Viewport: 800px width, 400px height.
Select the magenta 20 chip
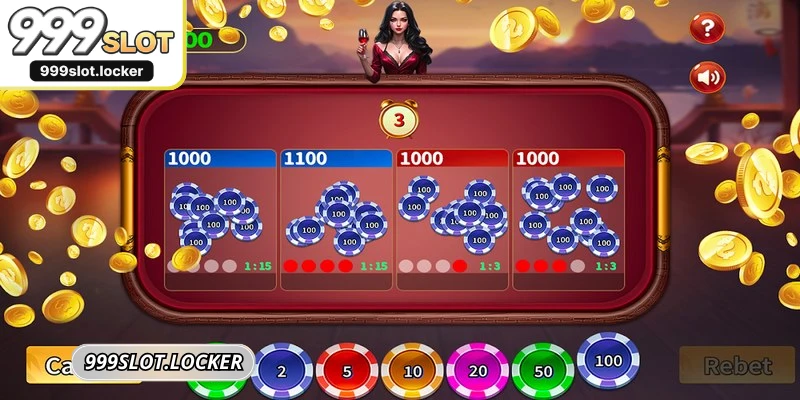[476, 371]
